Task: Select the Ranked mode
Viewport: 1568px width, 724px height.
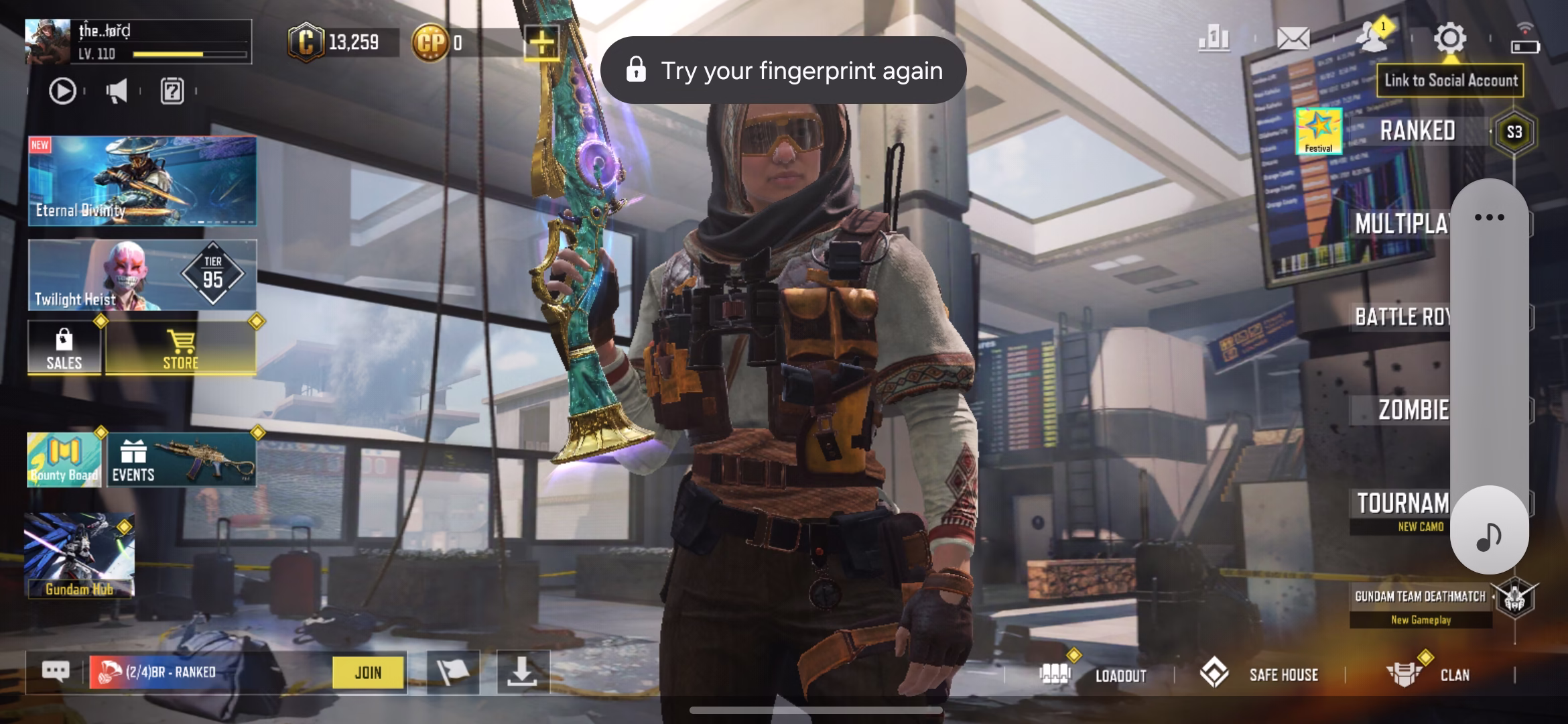Action: tap(1417, 131)
